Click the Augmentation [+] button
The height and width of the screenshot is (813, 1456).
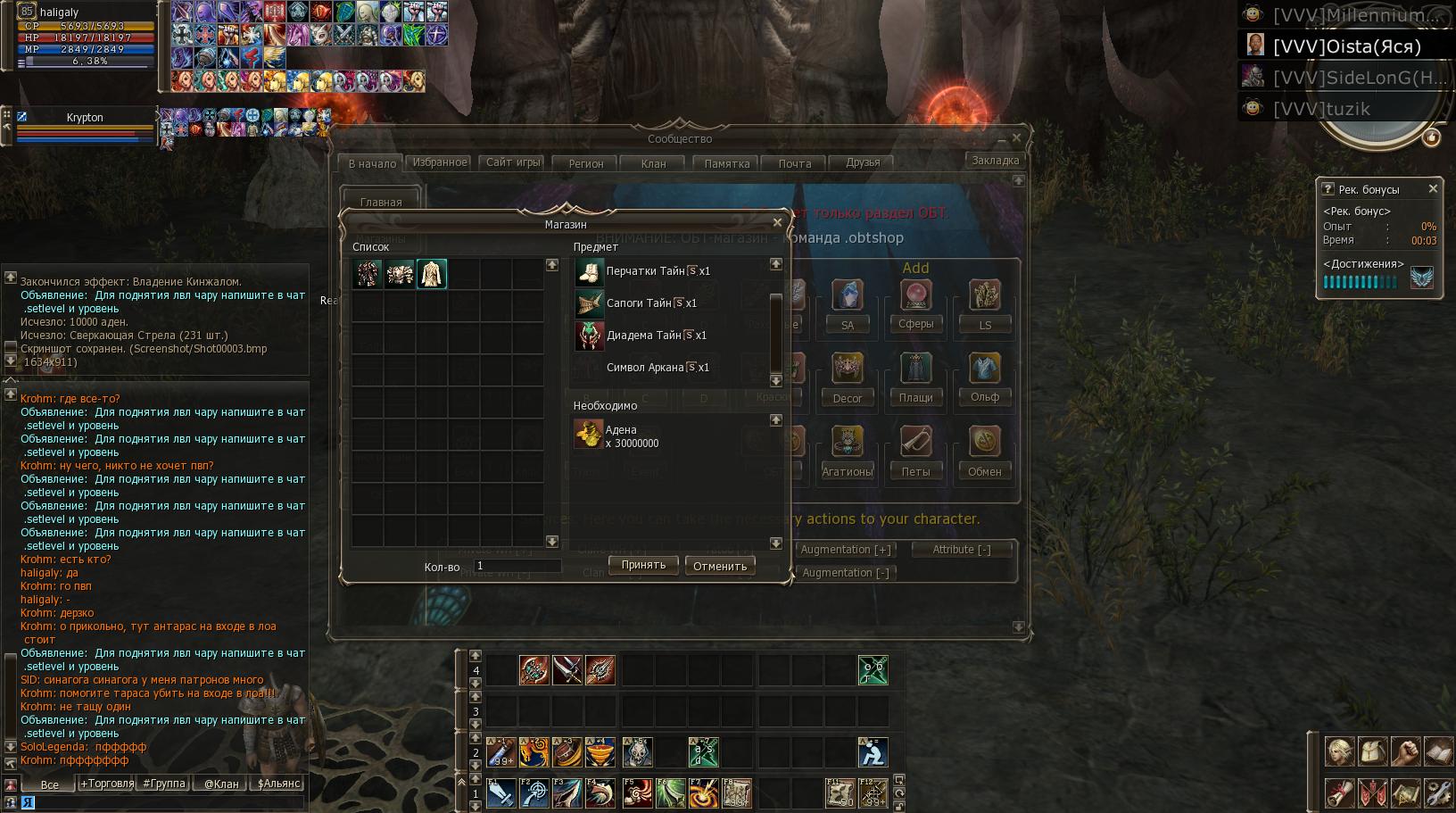pyautogui.click(x=845, y=550)
